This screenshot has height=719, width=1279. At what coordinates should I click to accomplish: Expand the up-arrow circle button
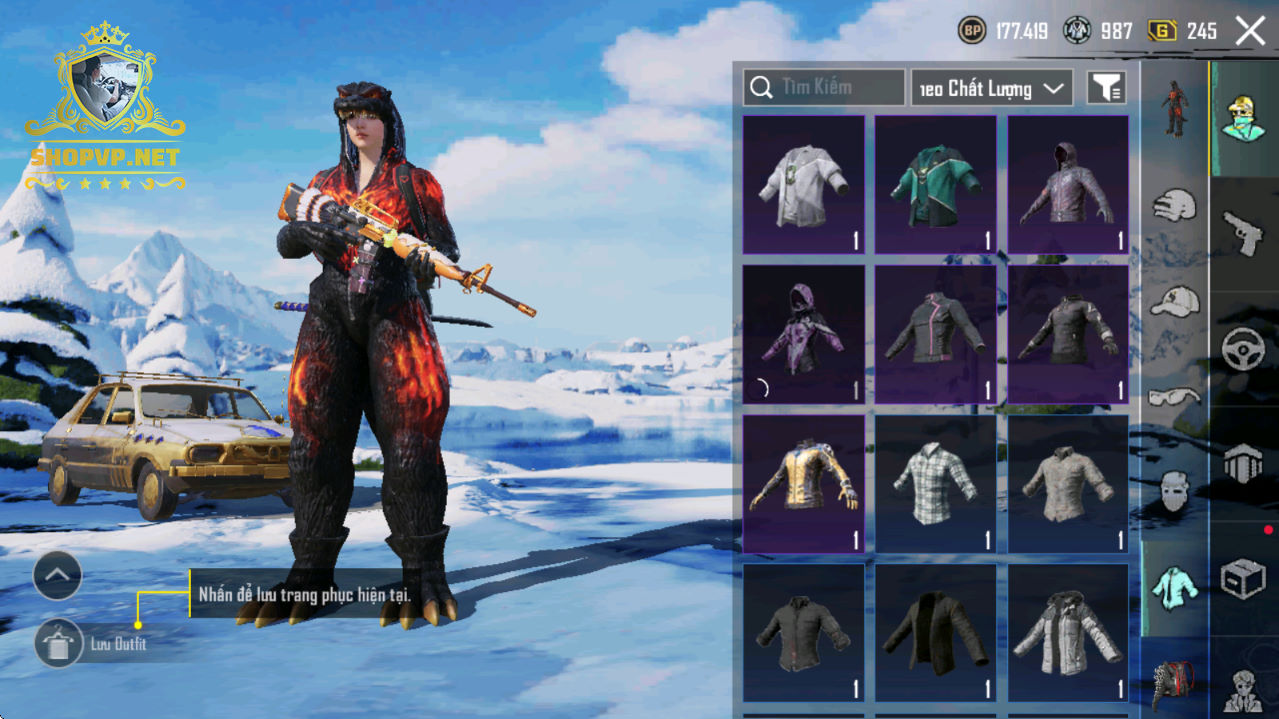click(57, 575)
